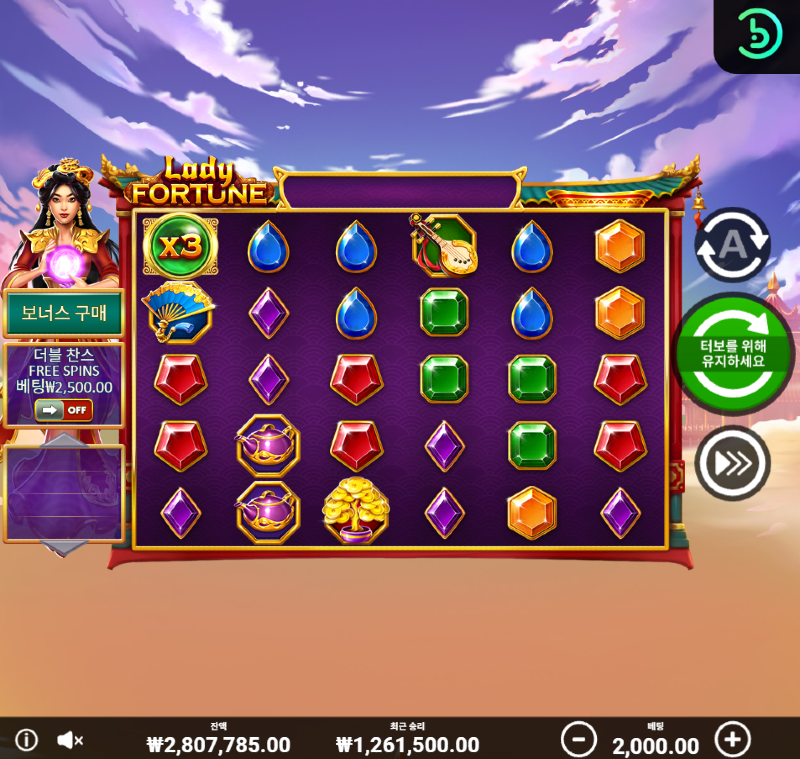
Task: Increase the bet with the plus button
Action: point(732,740)
